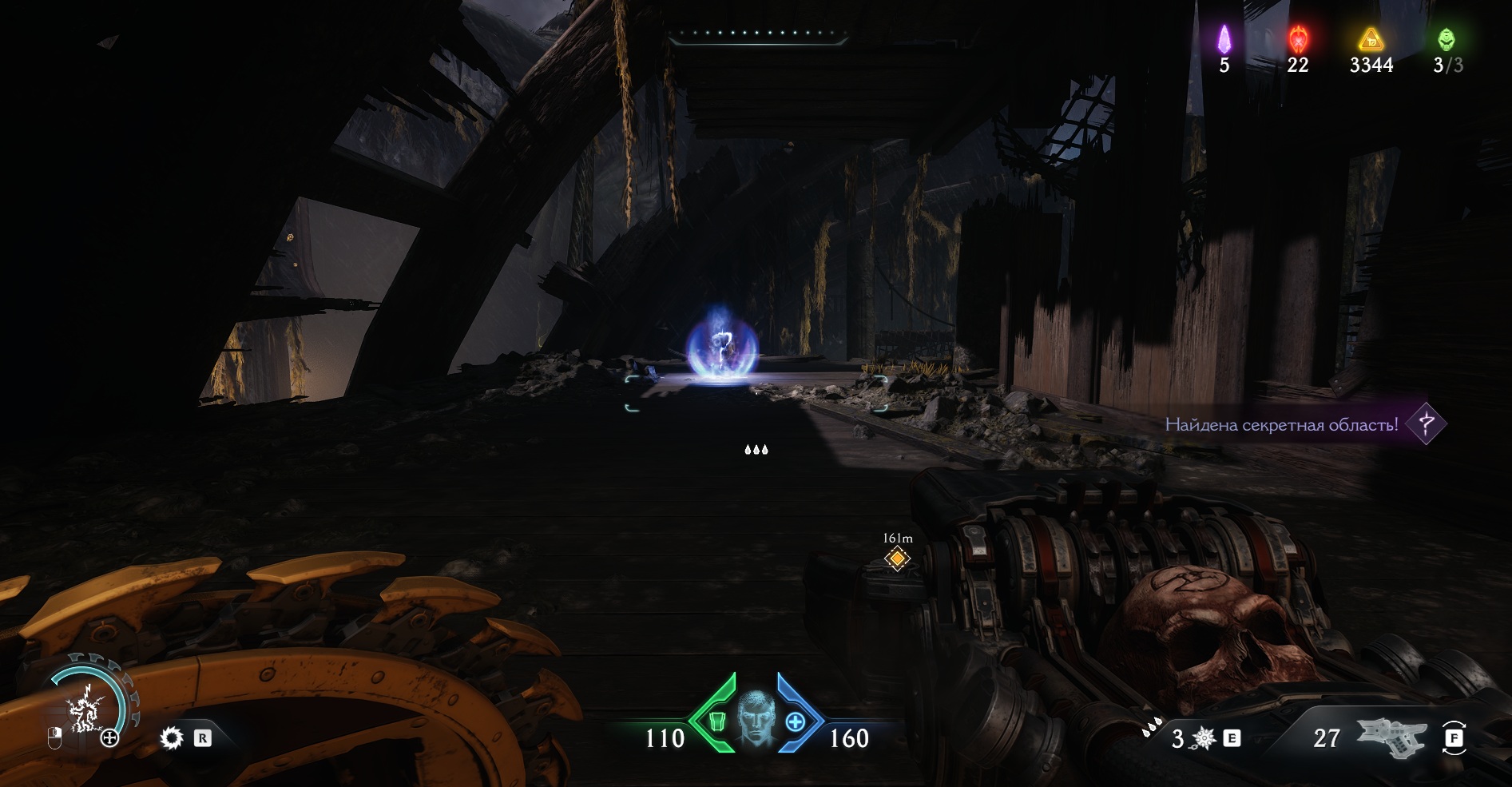This screenshot has width=1512, height=787.
Task: Click the secret area found notification icon
Action: [1426, 423]
